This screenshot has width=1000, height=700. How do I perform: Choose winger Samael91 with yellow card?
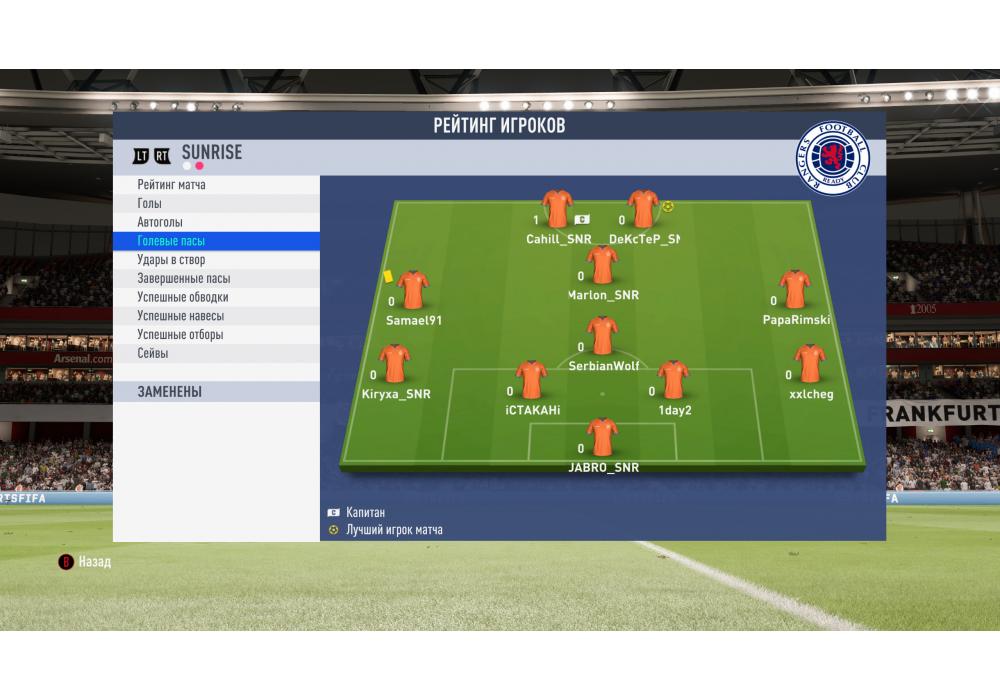click(x=412, y=291)
